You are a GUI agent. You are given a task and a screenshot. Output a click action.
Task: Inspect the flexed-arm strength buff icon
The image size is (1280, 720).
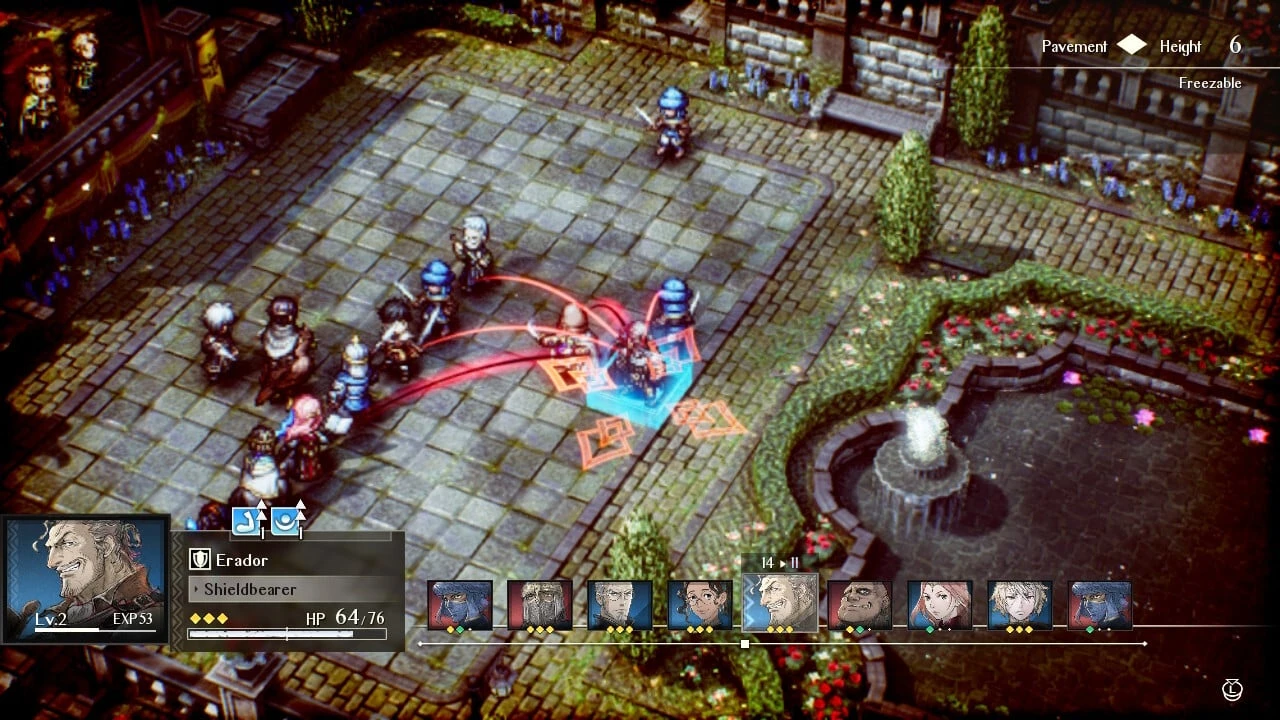tap(247, 521)
